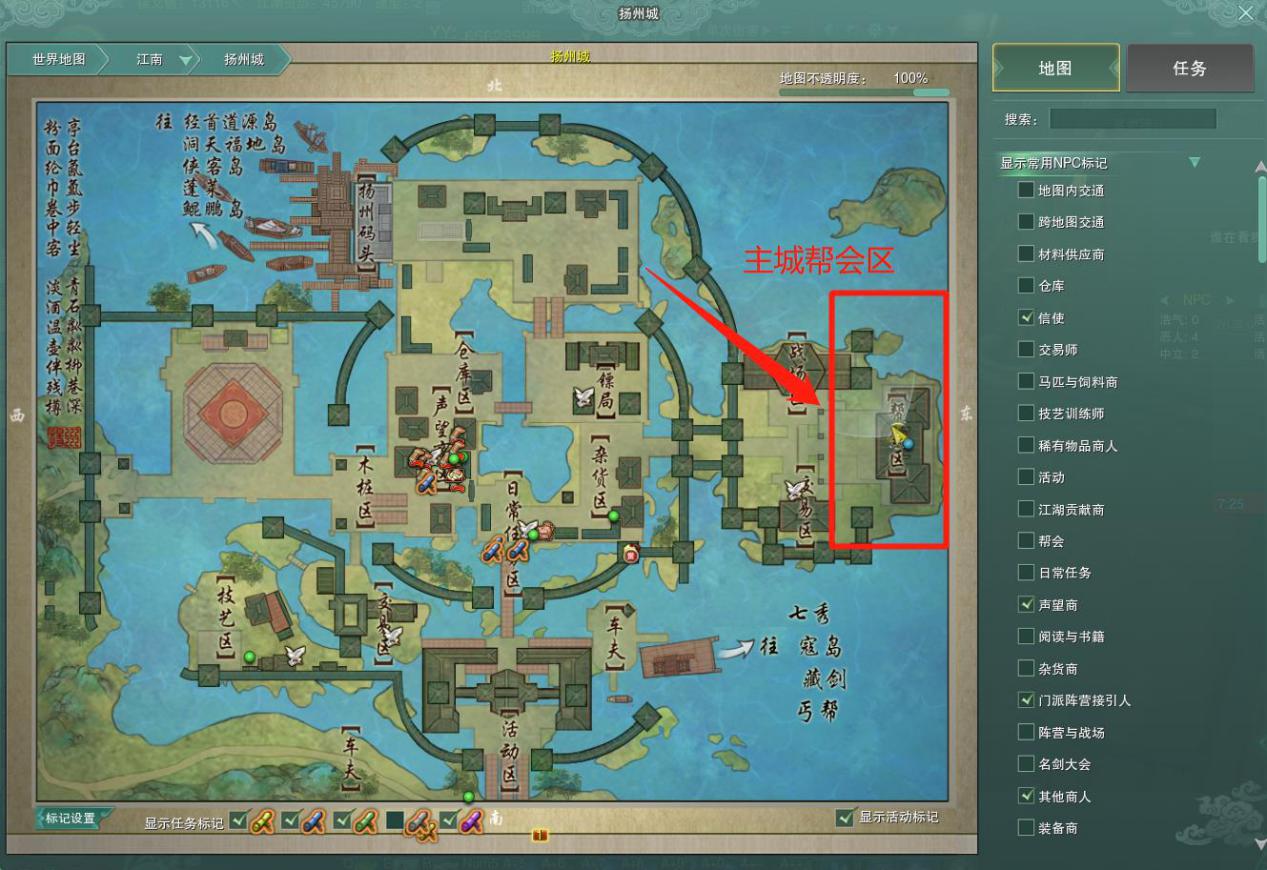Check the 材料供应商 filter
The height and width of the screenshot is (870, 1267).
[x=1026, y=254]
